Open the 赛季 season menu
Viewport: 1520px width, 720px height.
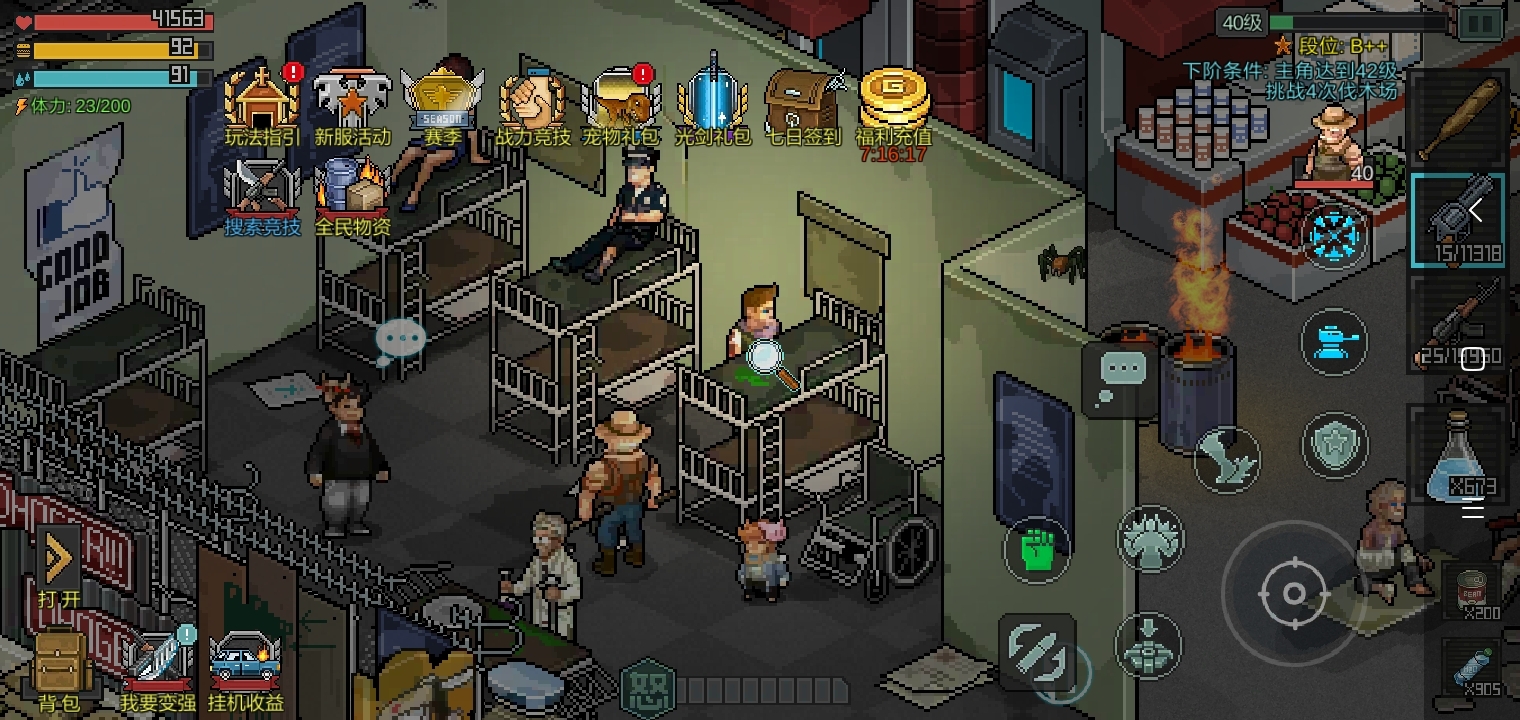coord(443,102)
